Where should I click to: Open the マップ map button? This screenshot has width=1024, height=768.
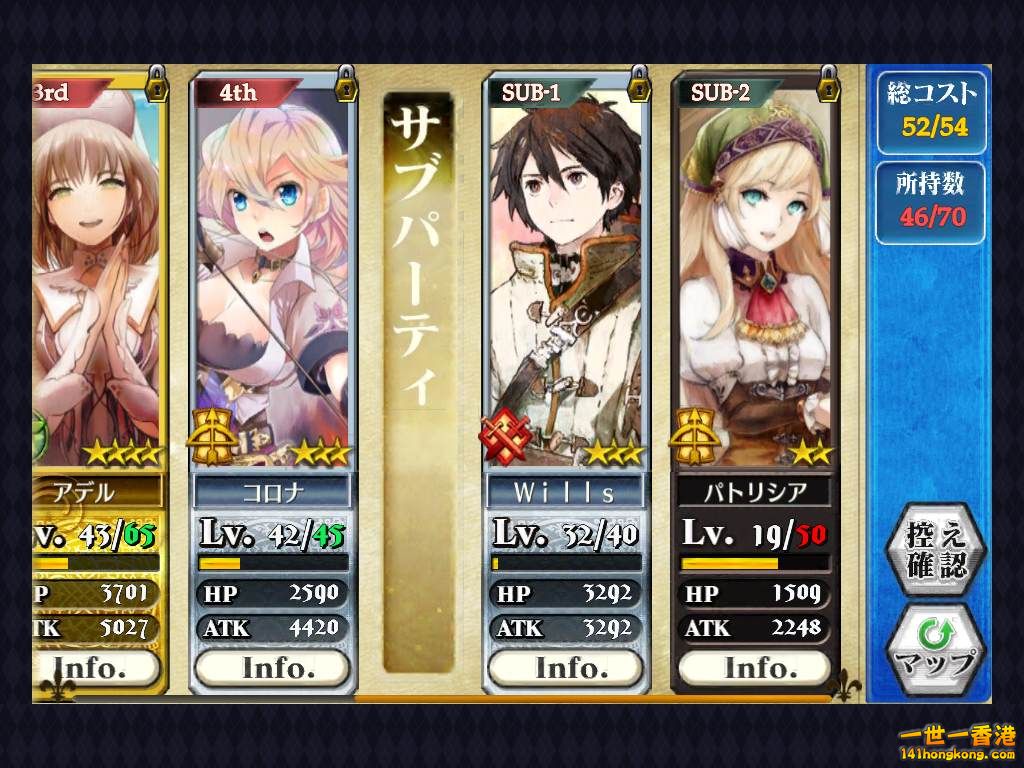(x=936, y=649)
